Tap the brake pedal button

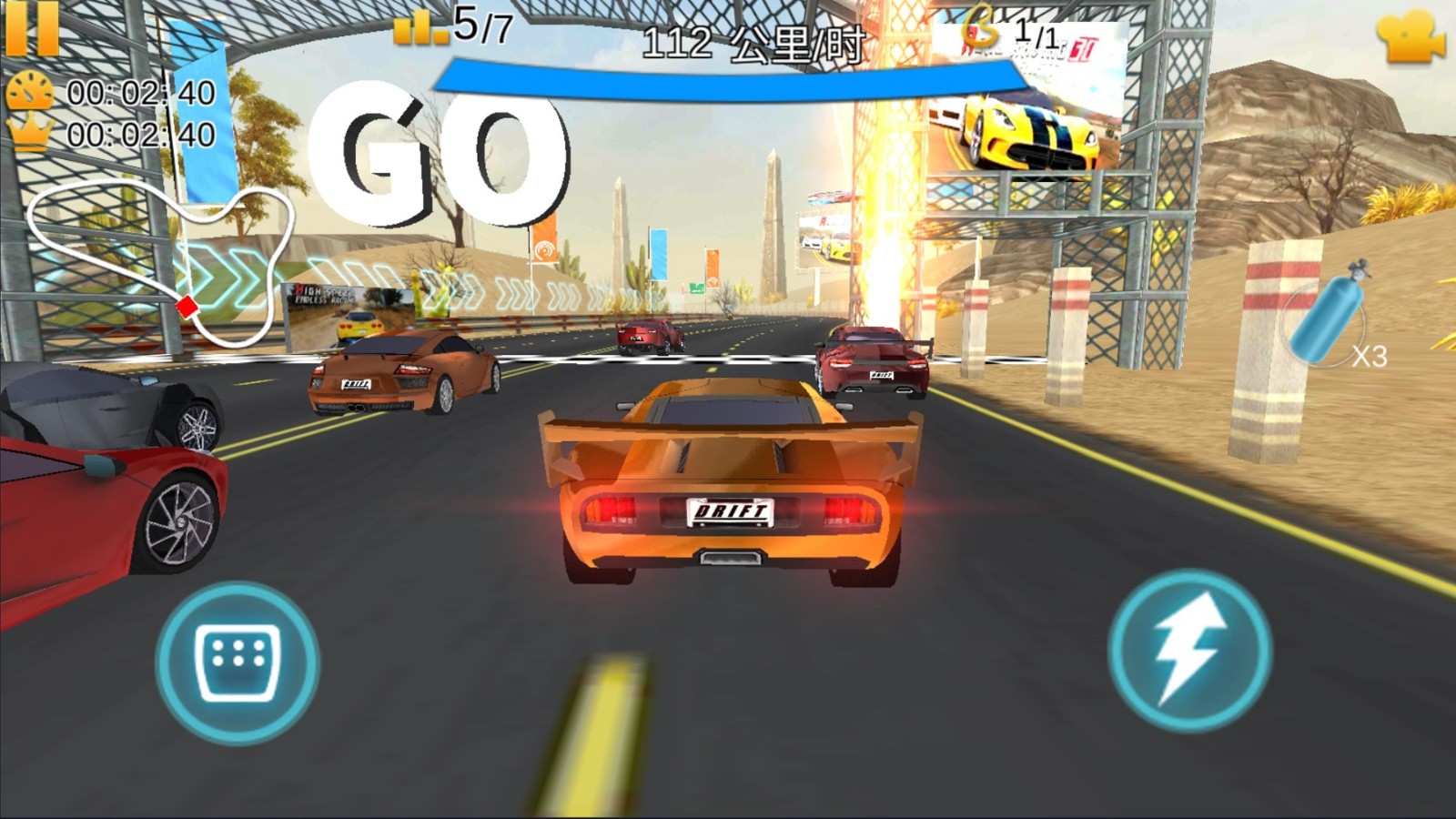237,662
